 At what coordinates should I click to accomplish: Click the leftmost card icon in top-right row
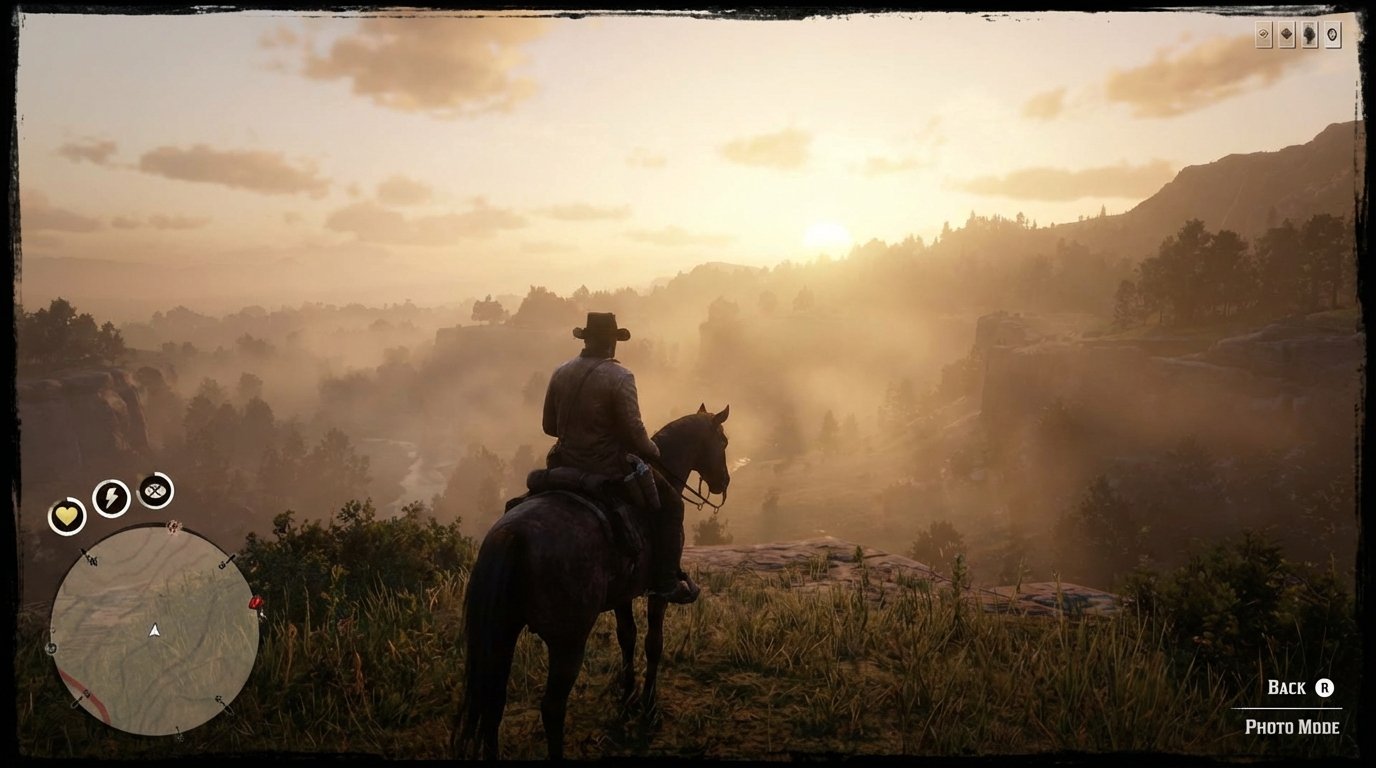coord(1264,34)
